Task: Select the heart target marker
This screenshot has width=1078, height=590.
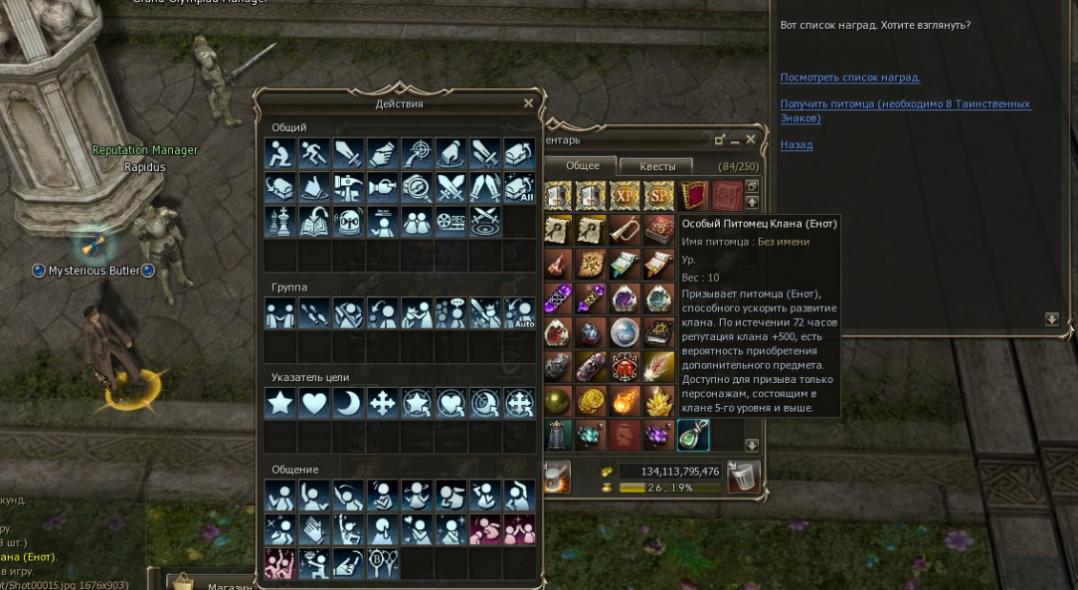Action: pyautogui.click(x=315, y=403)
